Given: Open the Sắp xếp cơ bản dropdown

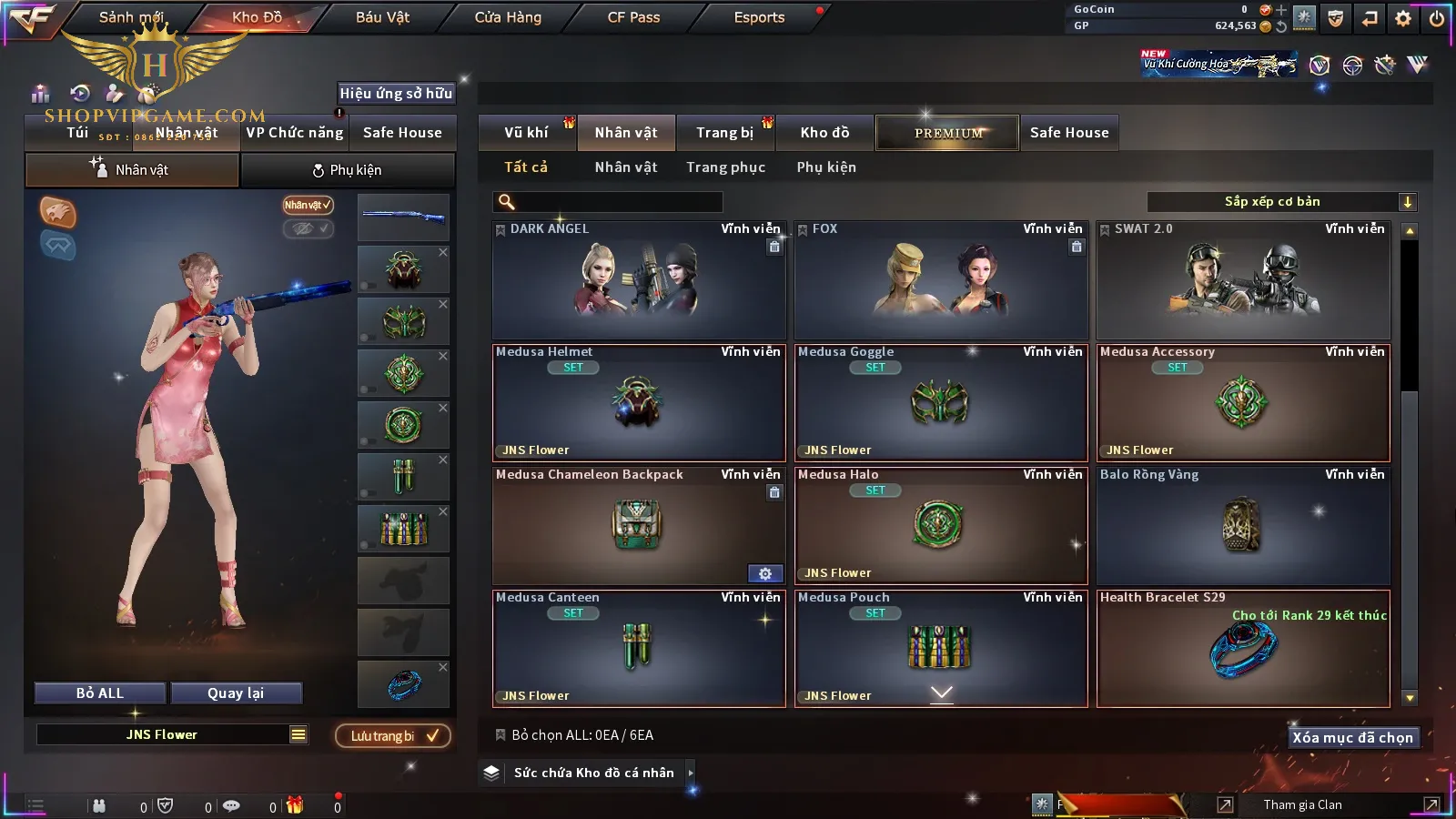Looking at the screenshot, I should click(1281, 202).
